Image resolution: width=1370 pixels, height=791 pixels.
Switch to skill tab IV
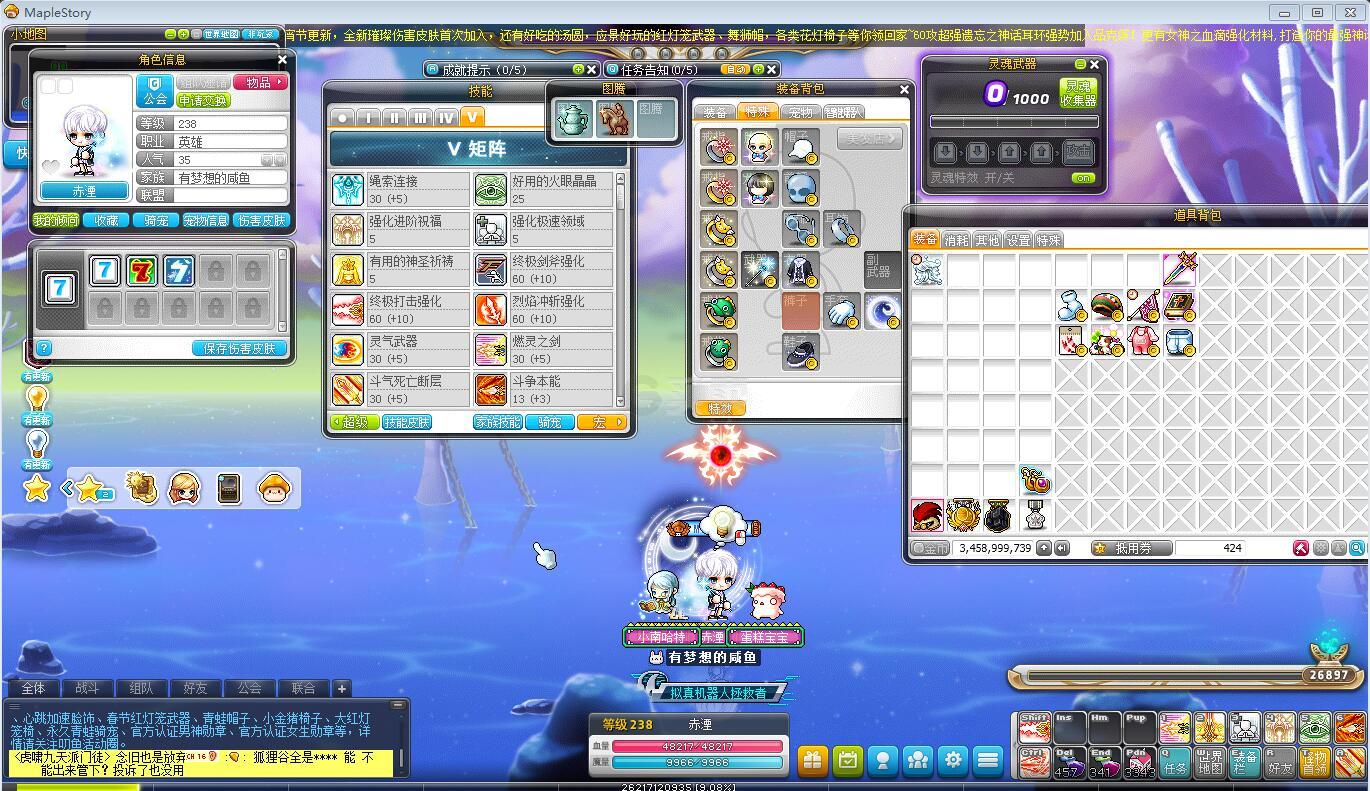click(446, 117)
